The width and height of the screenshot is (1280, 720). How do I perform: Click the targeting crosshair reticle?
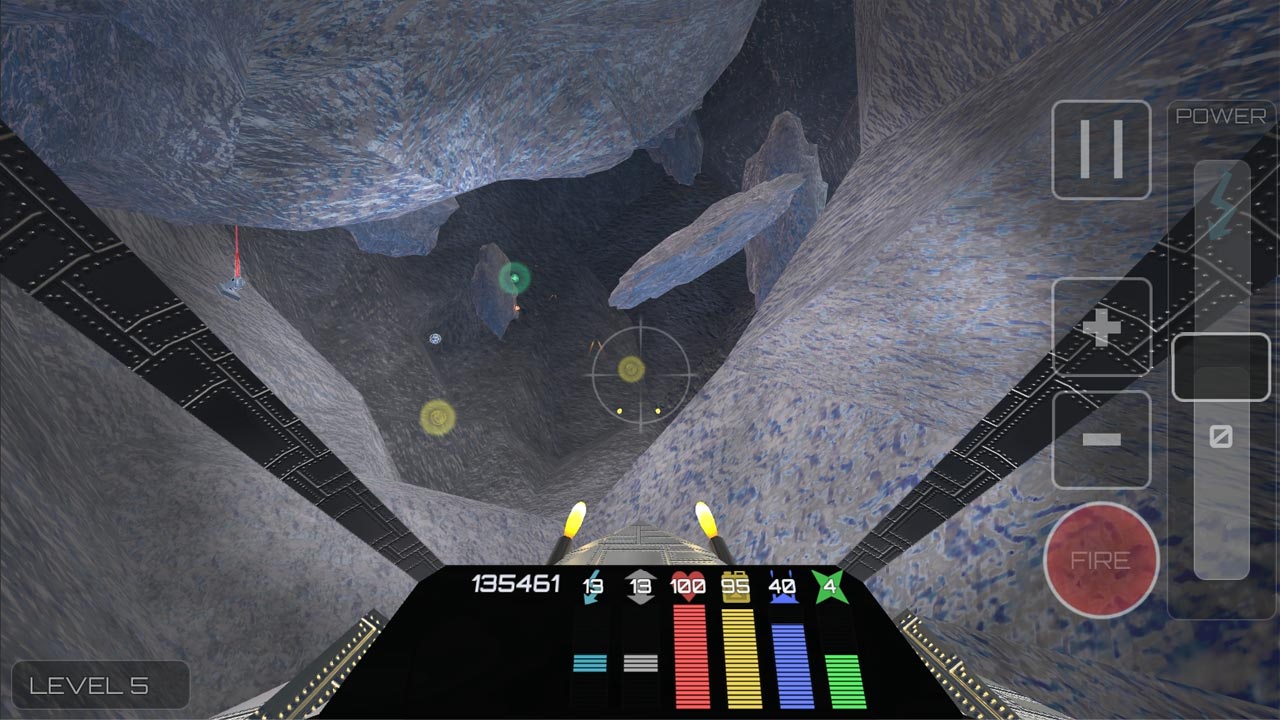(x=640, y=375)
